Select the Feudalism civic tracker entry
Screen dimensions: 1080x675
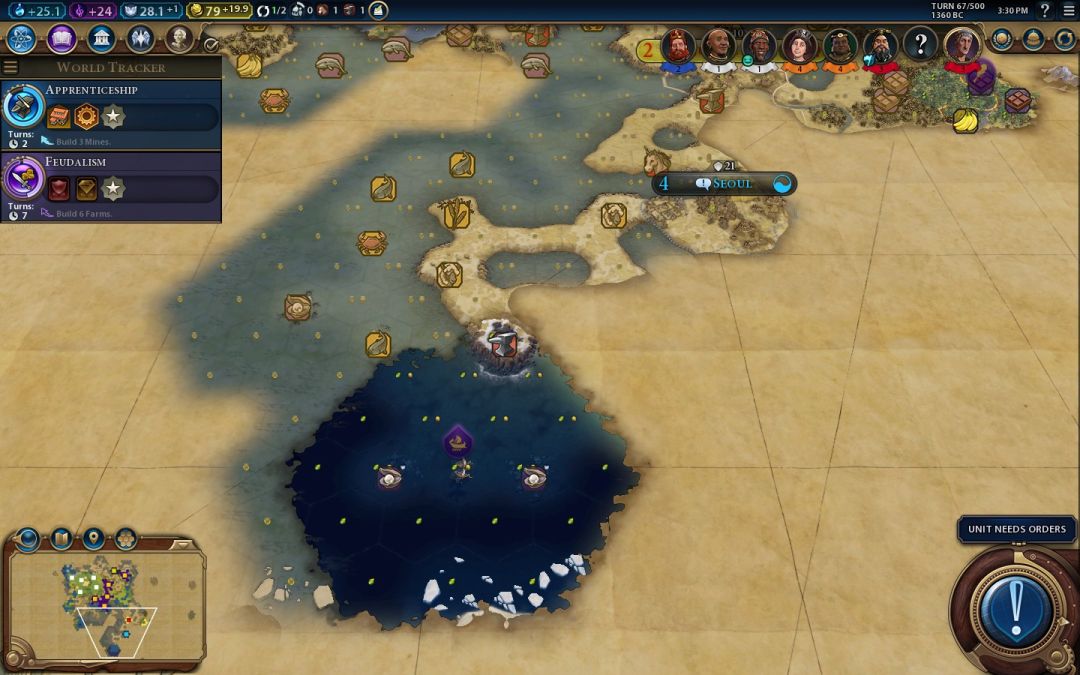pos(110,187)
